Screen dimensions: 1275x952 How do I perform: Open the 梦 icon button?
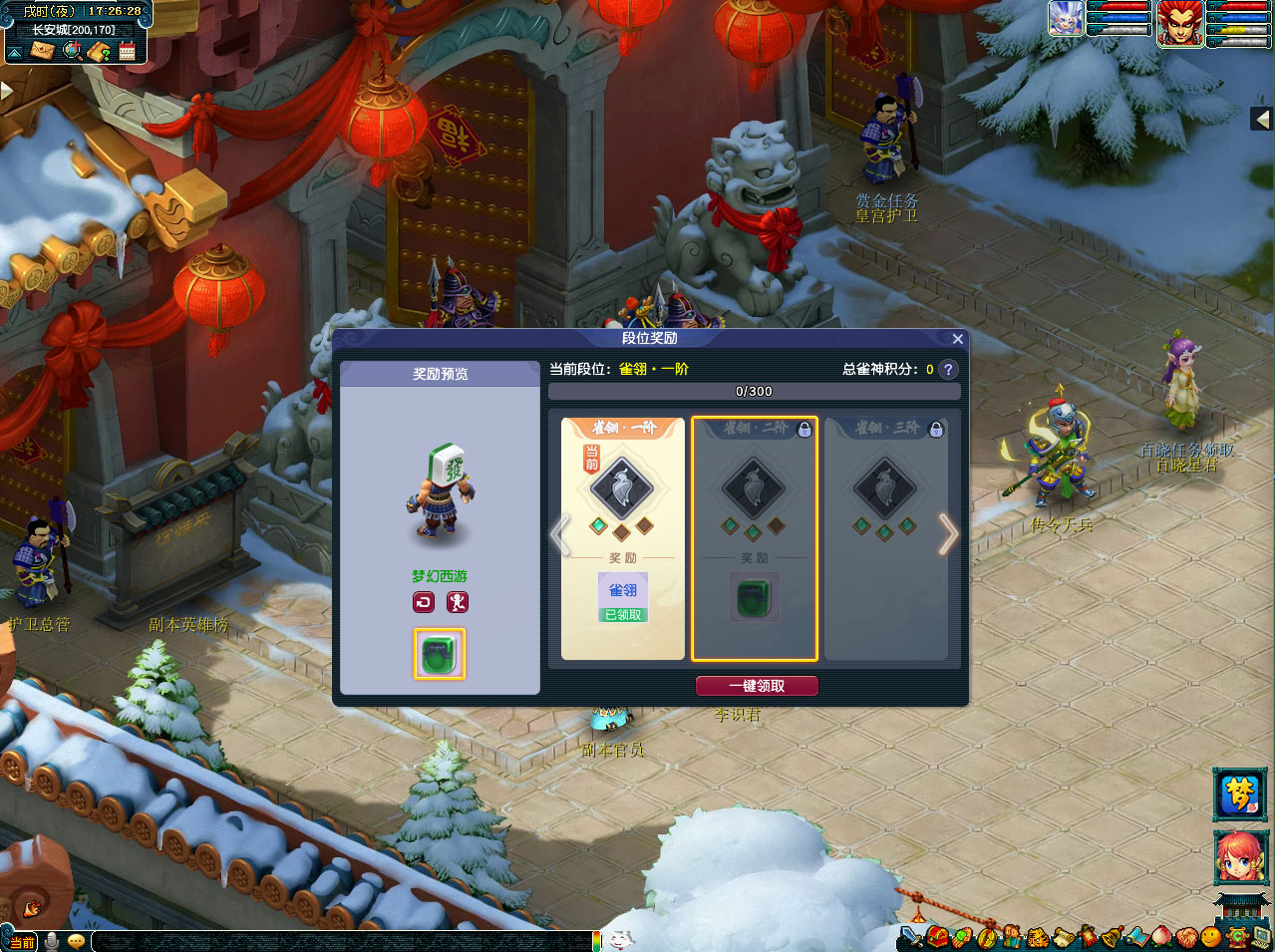[x=1239, y=794]
